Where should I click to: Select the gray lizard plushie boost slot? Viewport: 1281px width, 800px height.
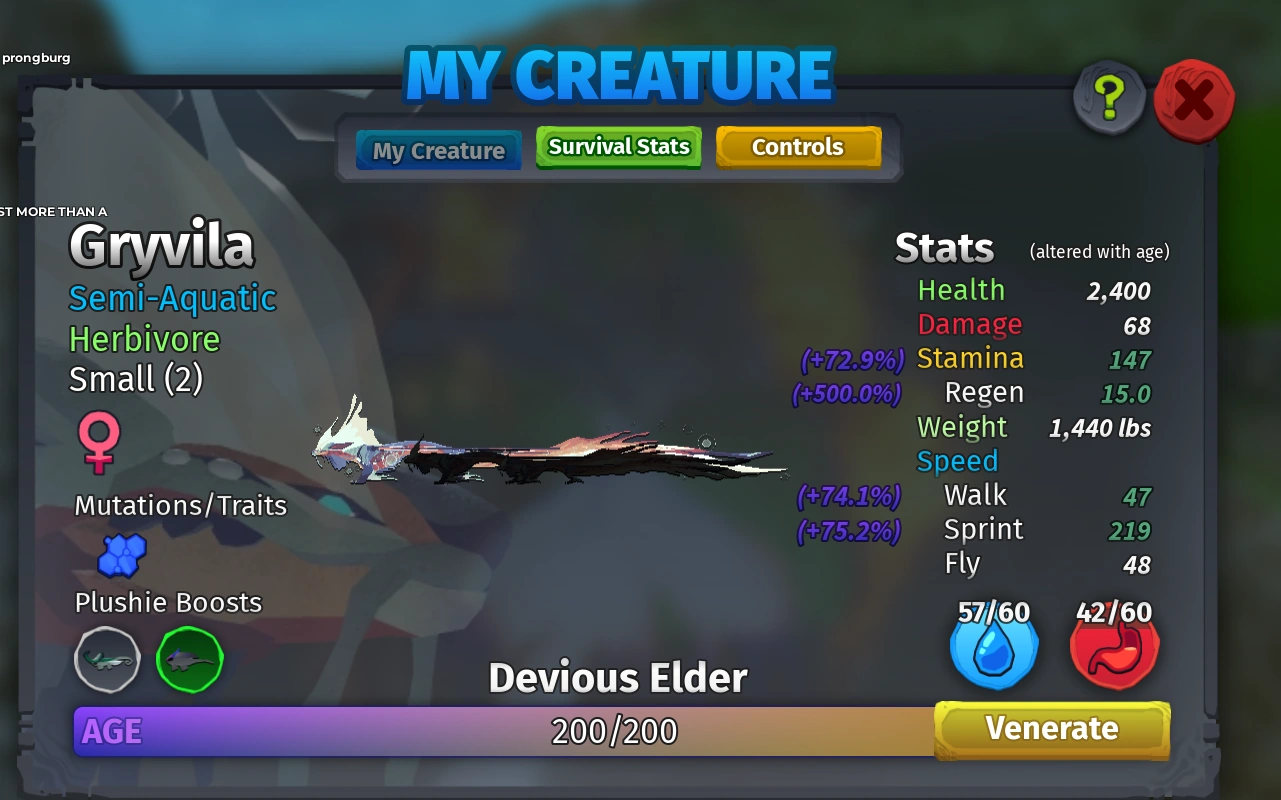[x=107, y=660]
